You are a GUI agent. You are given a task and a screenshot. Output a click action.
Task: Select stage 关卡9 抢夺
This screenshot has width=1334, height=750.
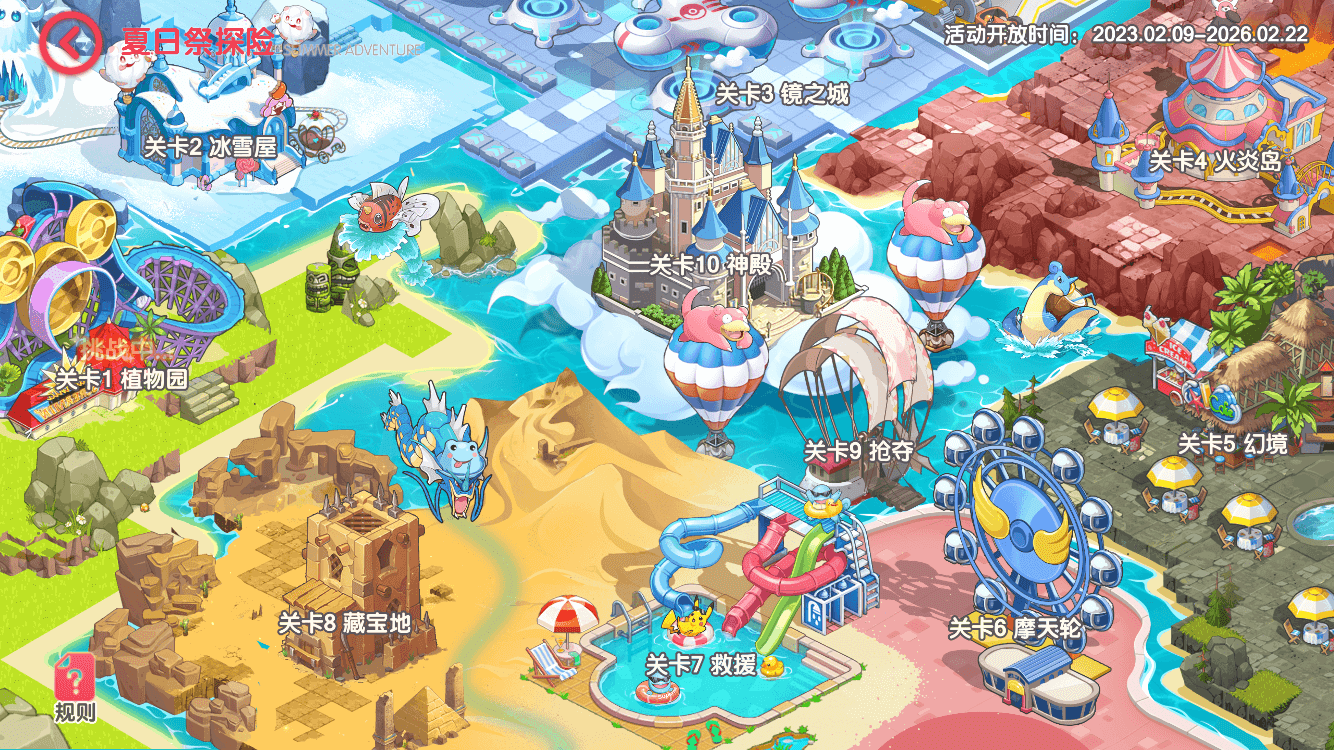click(x=859, y=451)
